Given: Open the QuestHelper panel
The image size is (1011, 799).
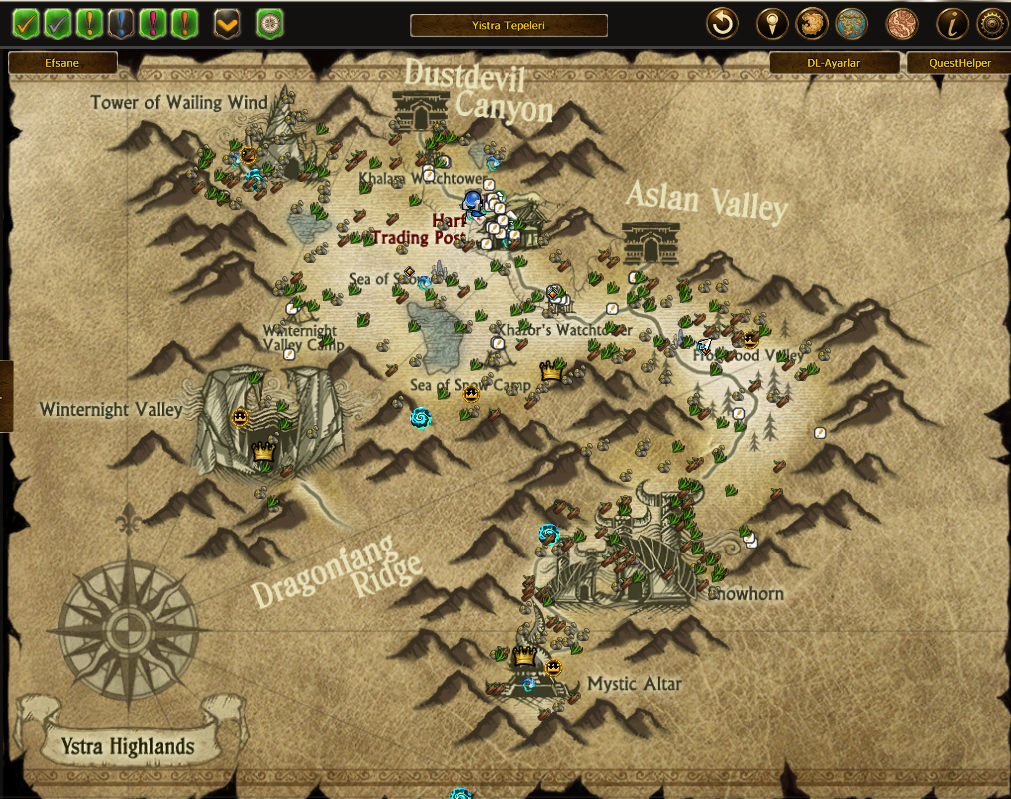Looking at the screenshot, I should click(x=959, y=63).
